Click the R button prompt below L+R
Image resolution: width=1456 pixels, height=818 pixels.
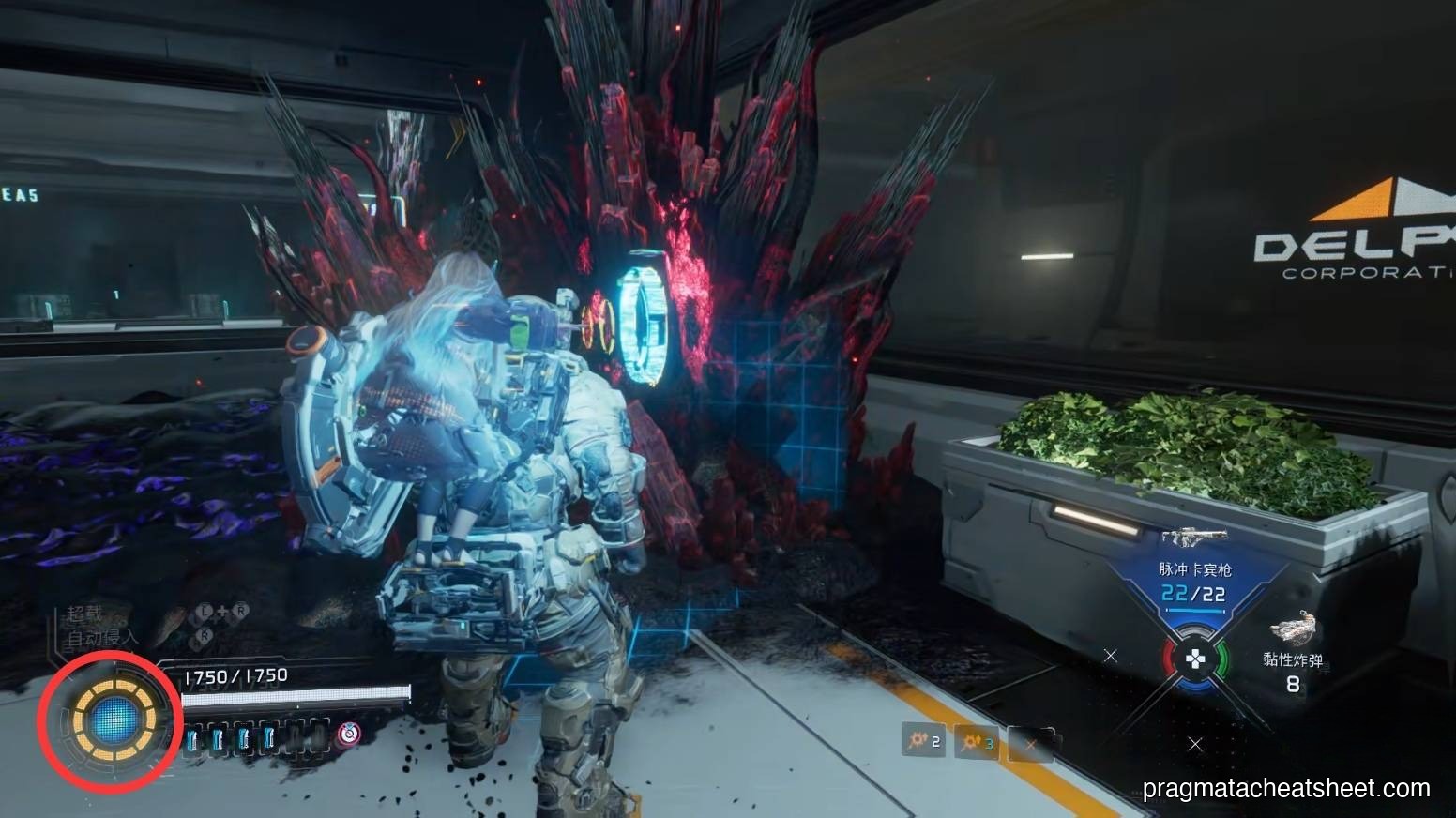click(x=205, y=634)
